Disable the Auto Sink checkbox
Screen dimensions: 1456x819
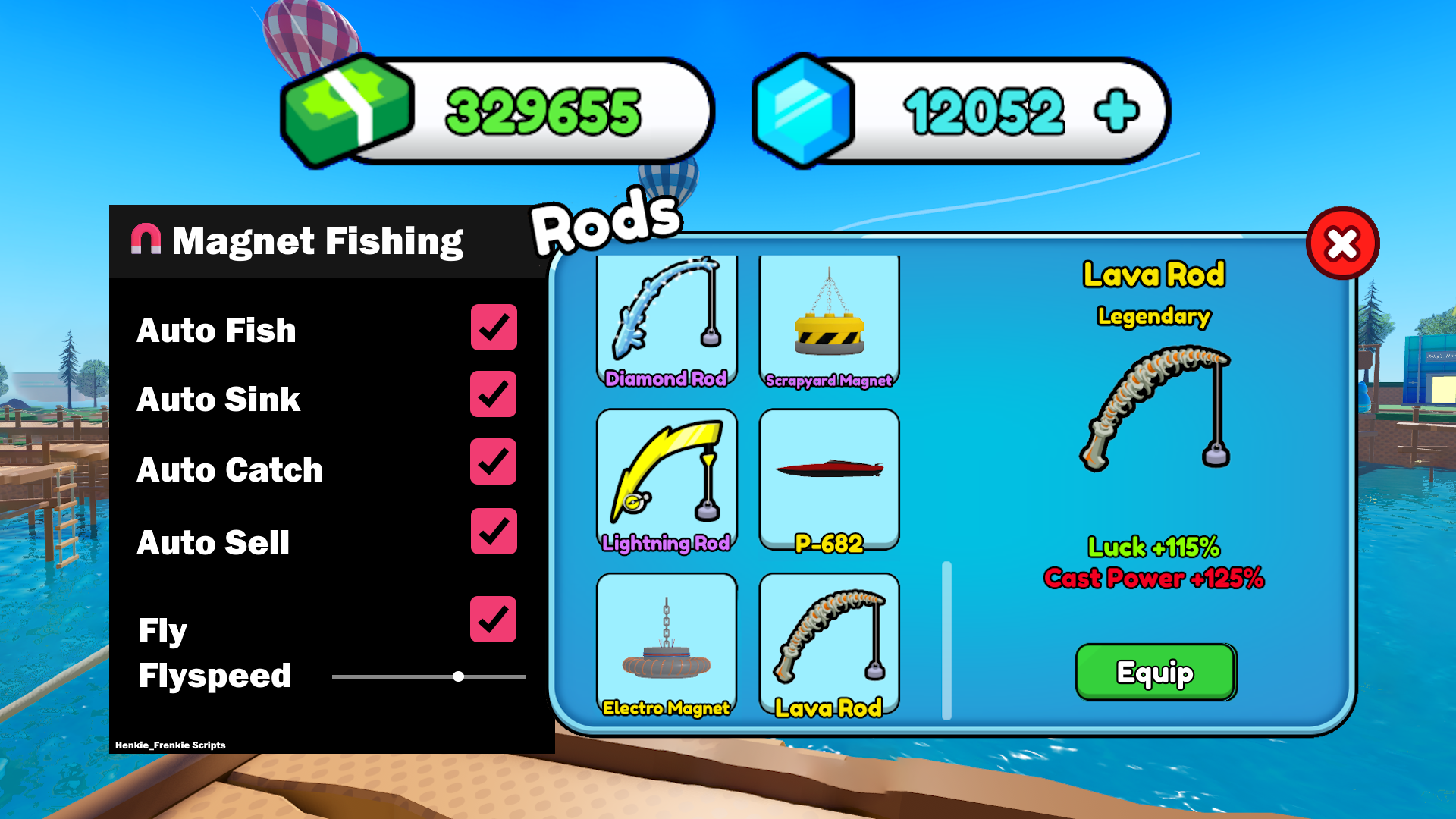coord(494,394)
